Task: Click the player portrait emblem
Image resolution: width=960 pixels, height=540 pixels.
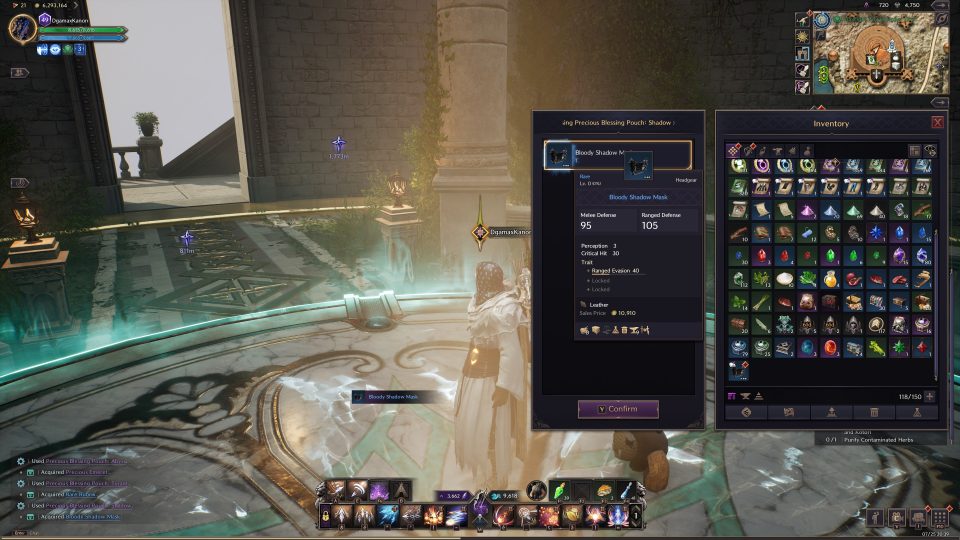Action: [x=22, y=28]
